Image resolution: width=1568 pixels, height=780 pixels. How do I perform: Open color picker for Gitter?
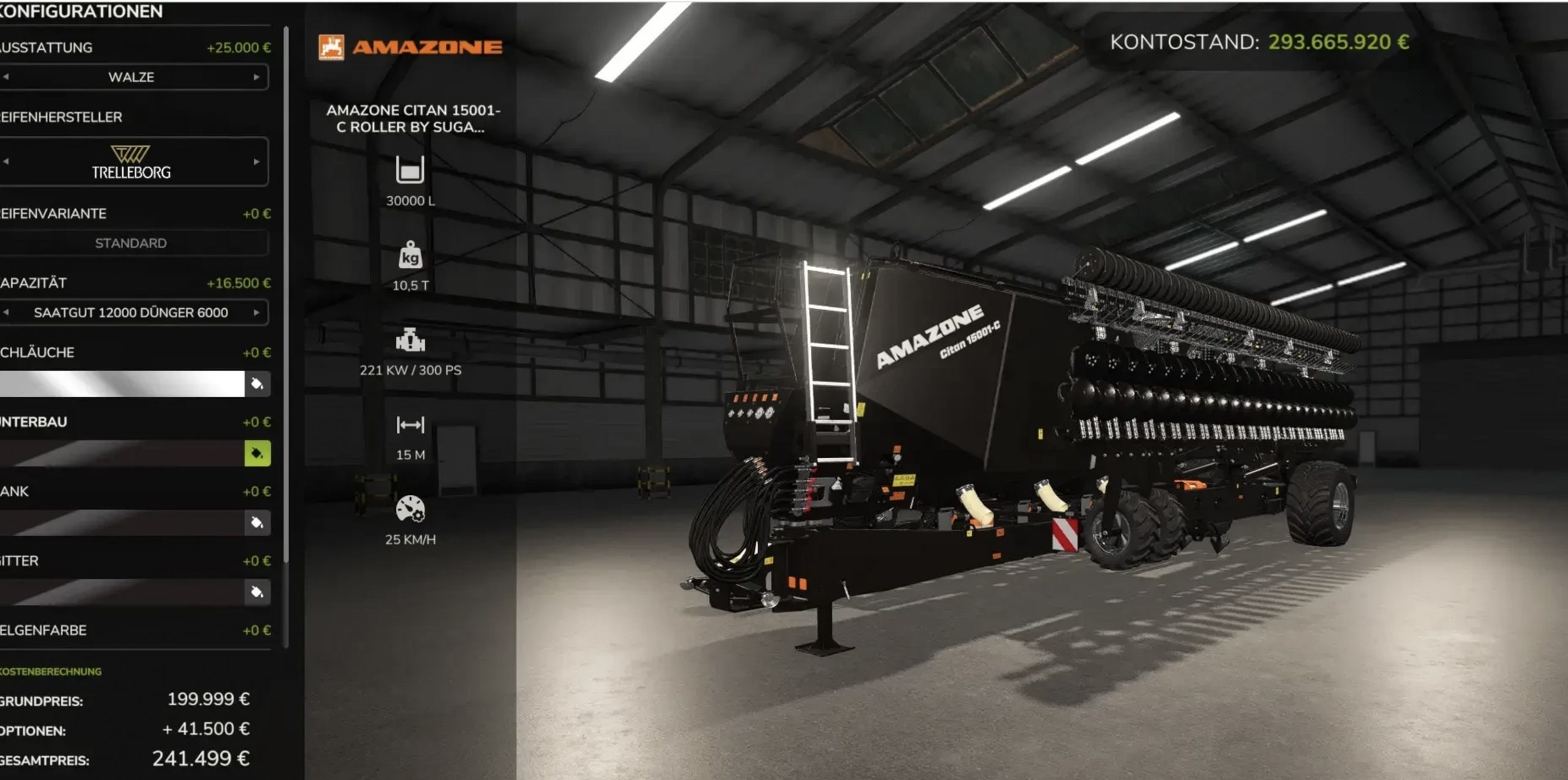pyautogui.click(x=257, y=592)
